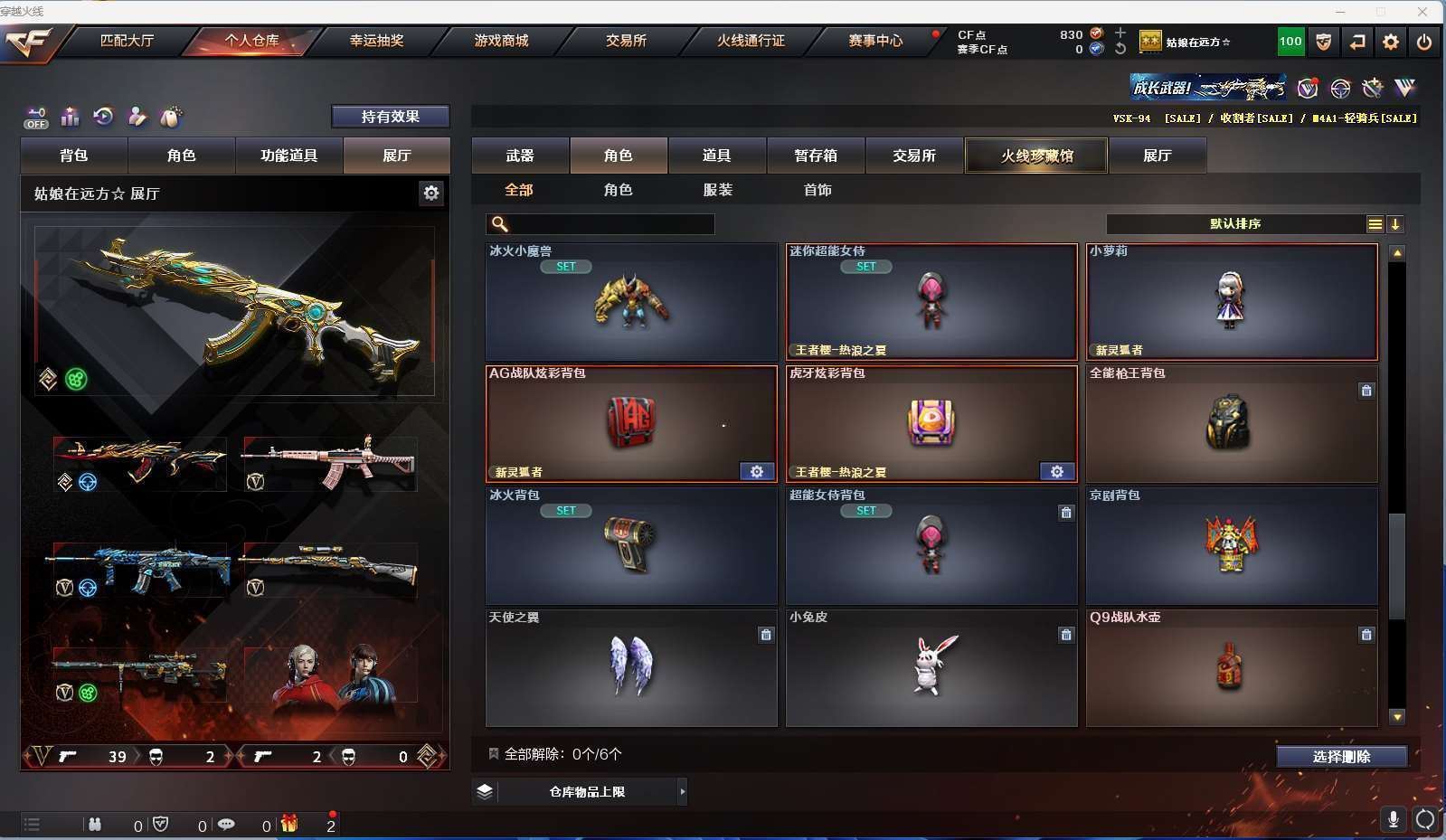Show the 功能道具 tab
This screenshot has width=1446, height=840.
pos(289,156)
